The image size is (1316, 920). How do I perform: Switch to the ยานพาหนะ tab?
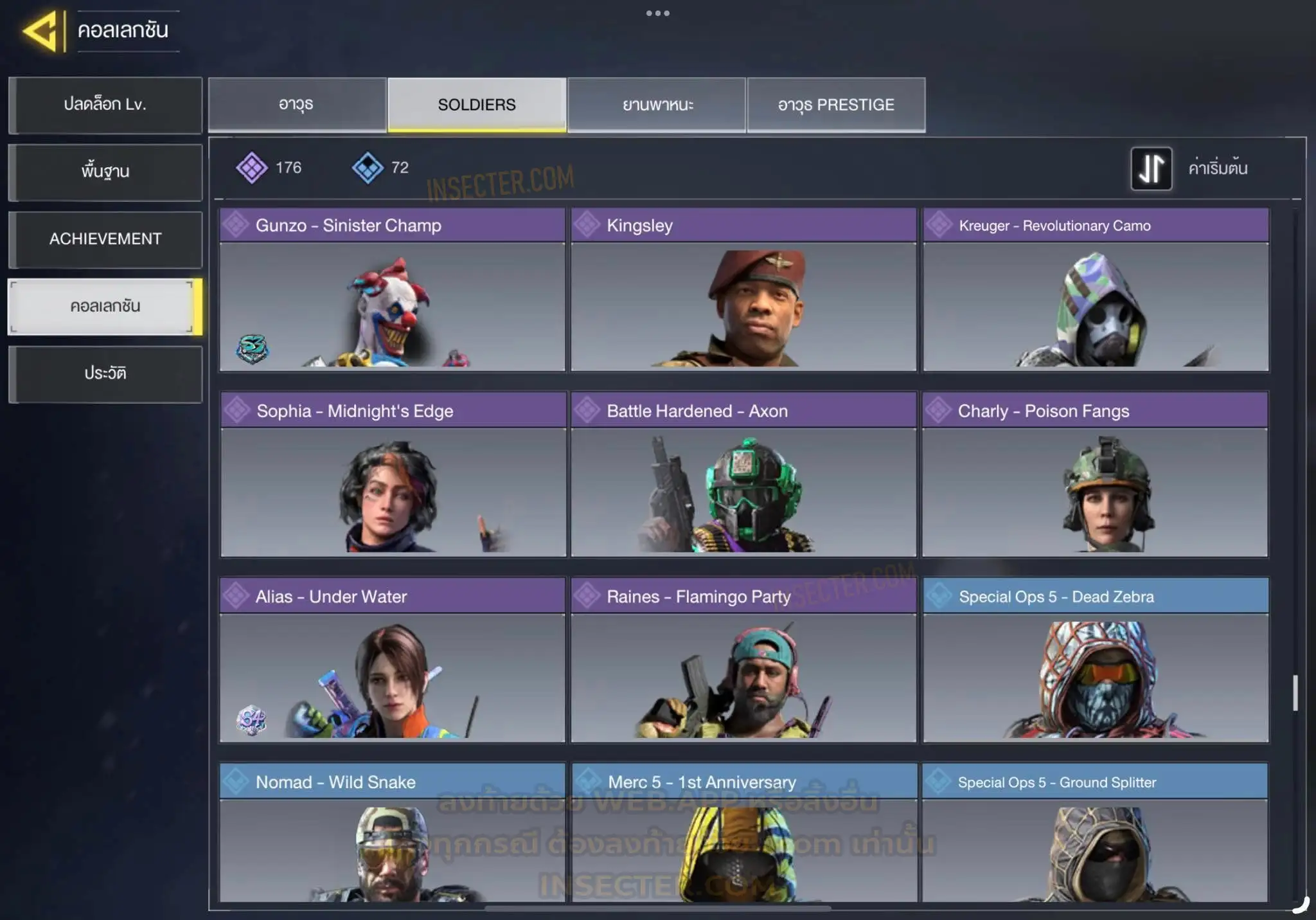pyautogui.click(x=657, y=105)
